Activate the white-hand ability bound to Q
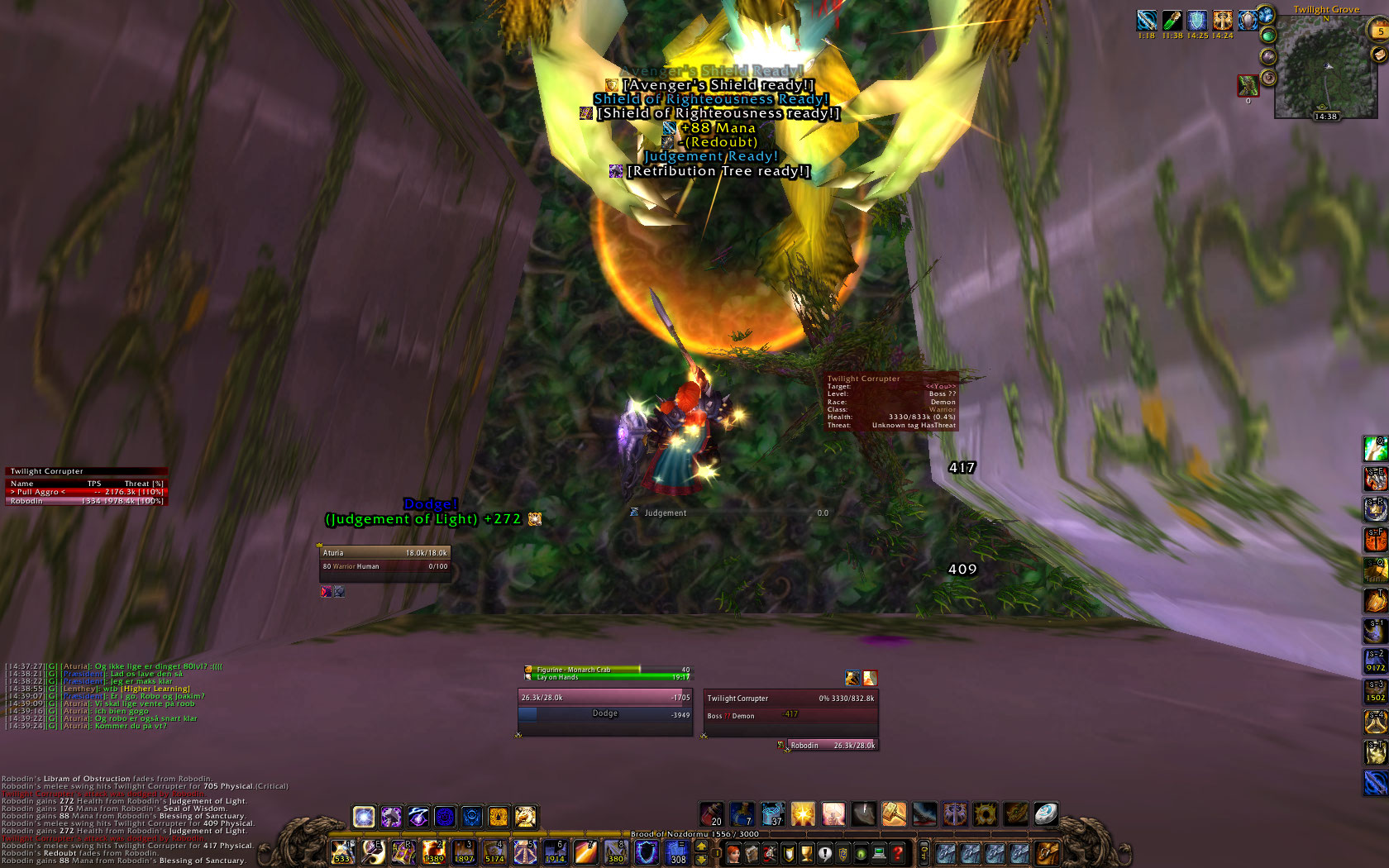This screenshot has width=1389, height=868. pyautogui.click(x=1377, y=449)
